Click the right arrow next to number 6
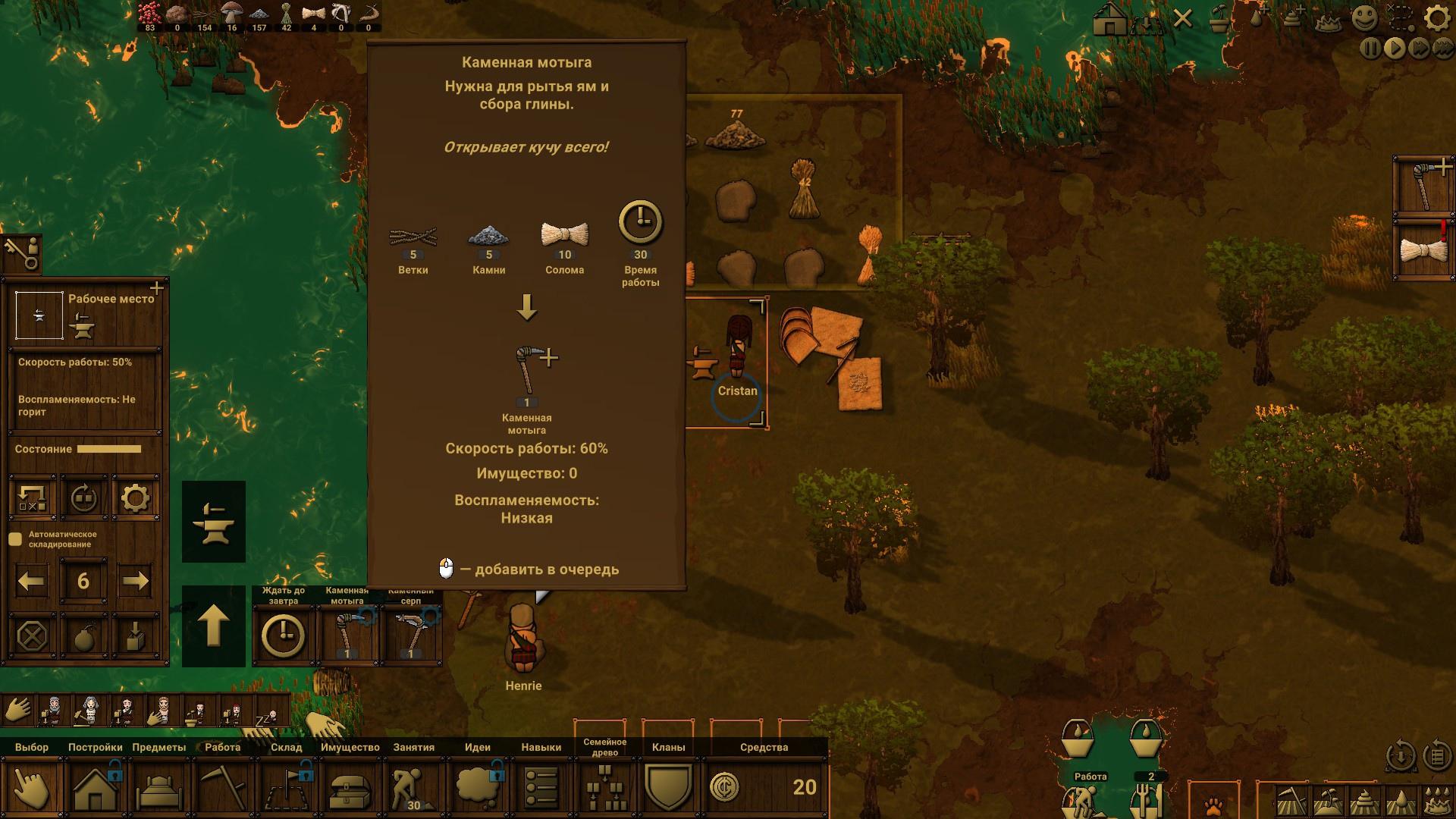This screenshot has width=1456, height=819. coord(135,582)
